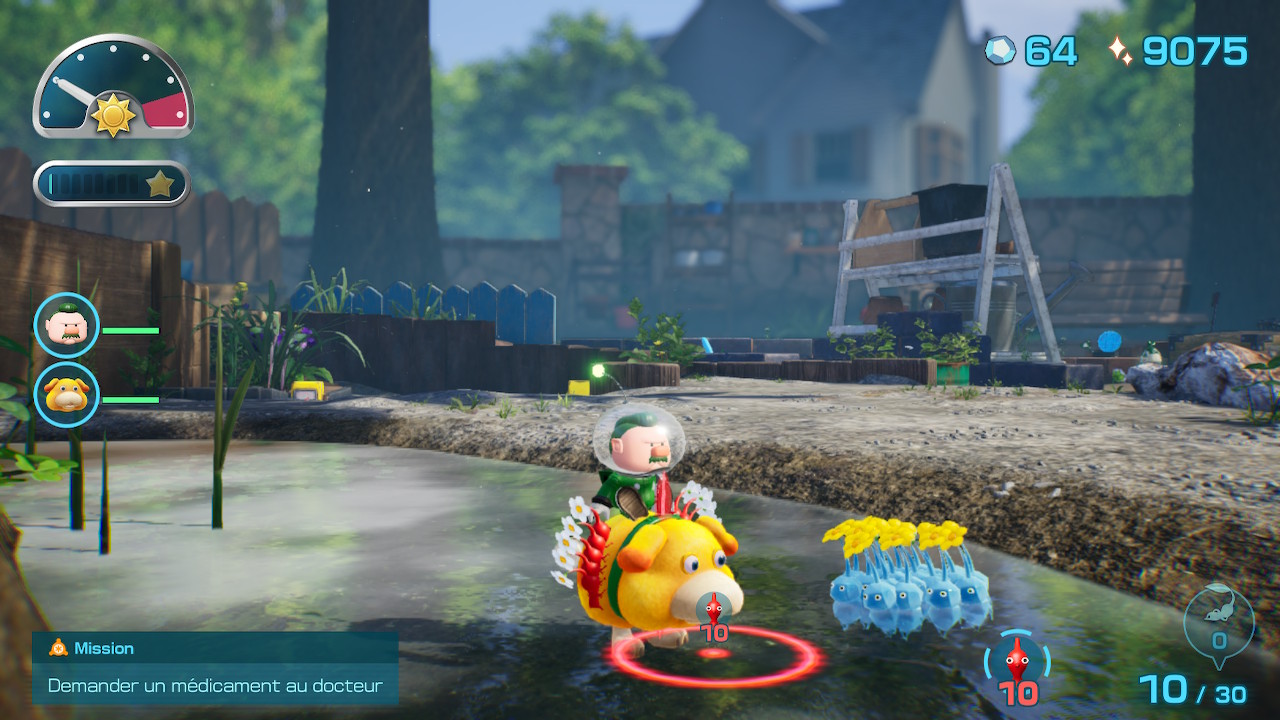Click the wild Pikmin bubble icon
The image size is (1280, 720).
pyautogui.click(x=1218, y=624)
